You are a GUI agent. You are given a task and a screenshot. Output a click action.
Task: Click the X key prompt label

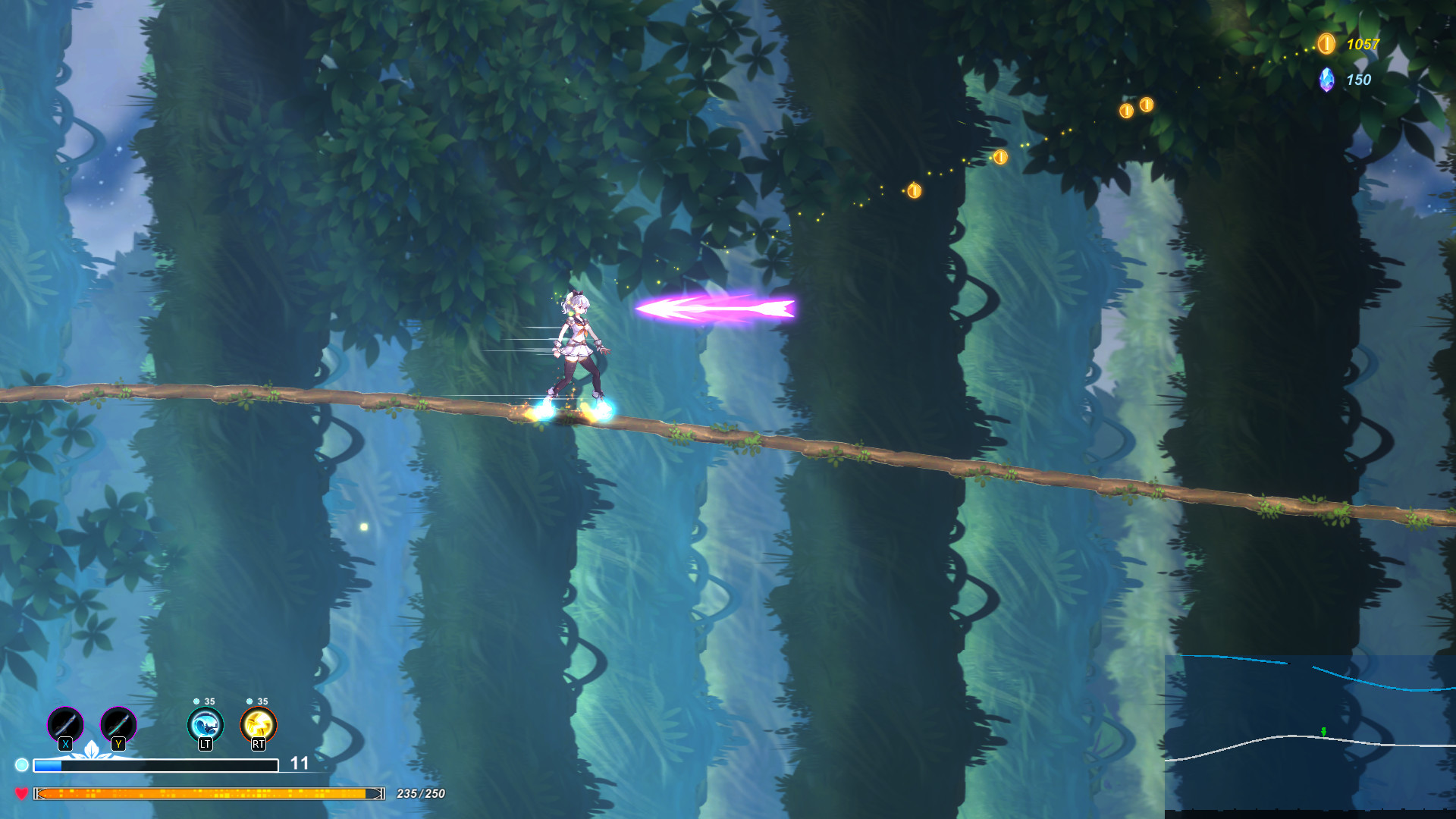point(64,746)
